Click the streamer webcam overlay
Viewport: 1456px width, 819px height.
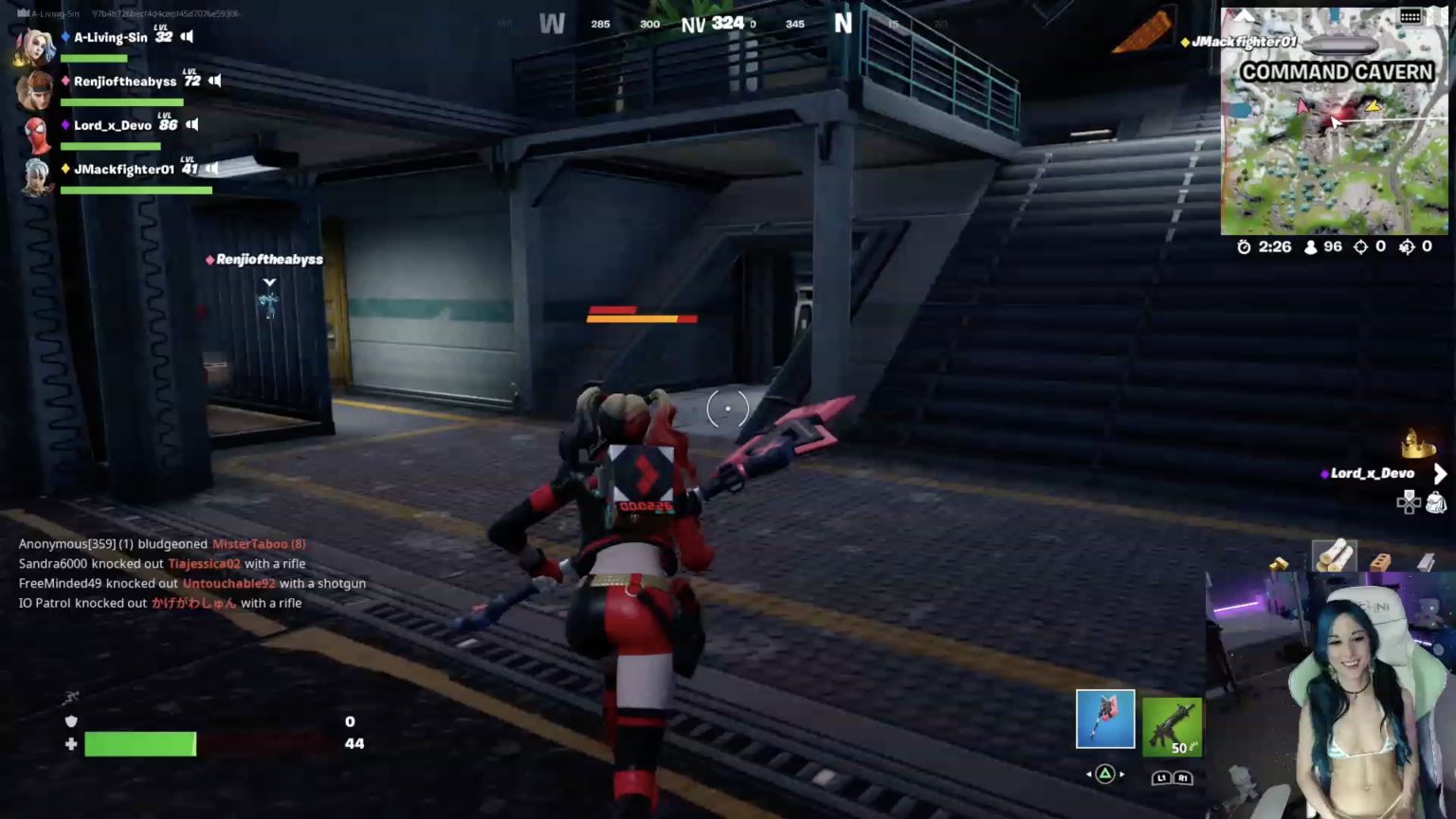coord(1331,696)
